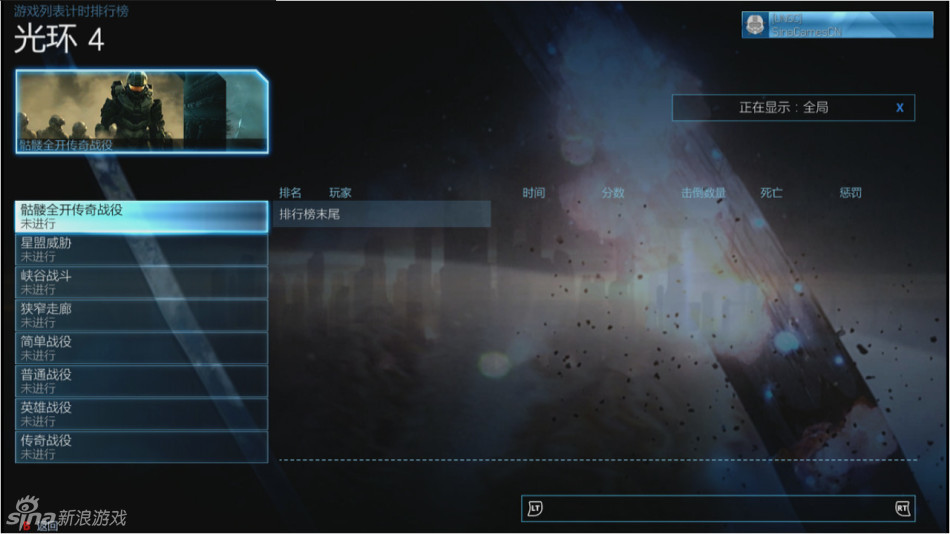
Task: Select 骷髅全开传奇战役 leaderboard entry
Action: pyautogui.click(x=141, y=216)
